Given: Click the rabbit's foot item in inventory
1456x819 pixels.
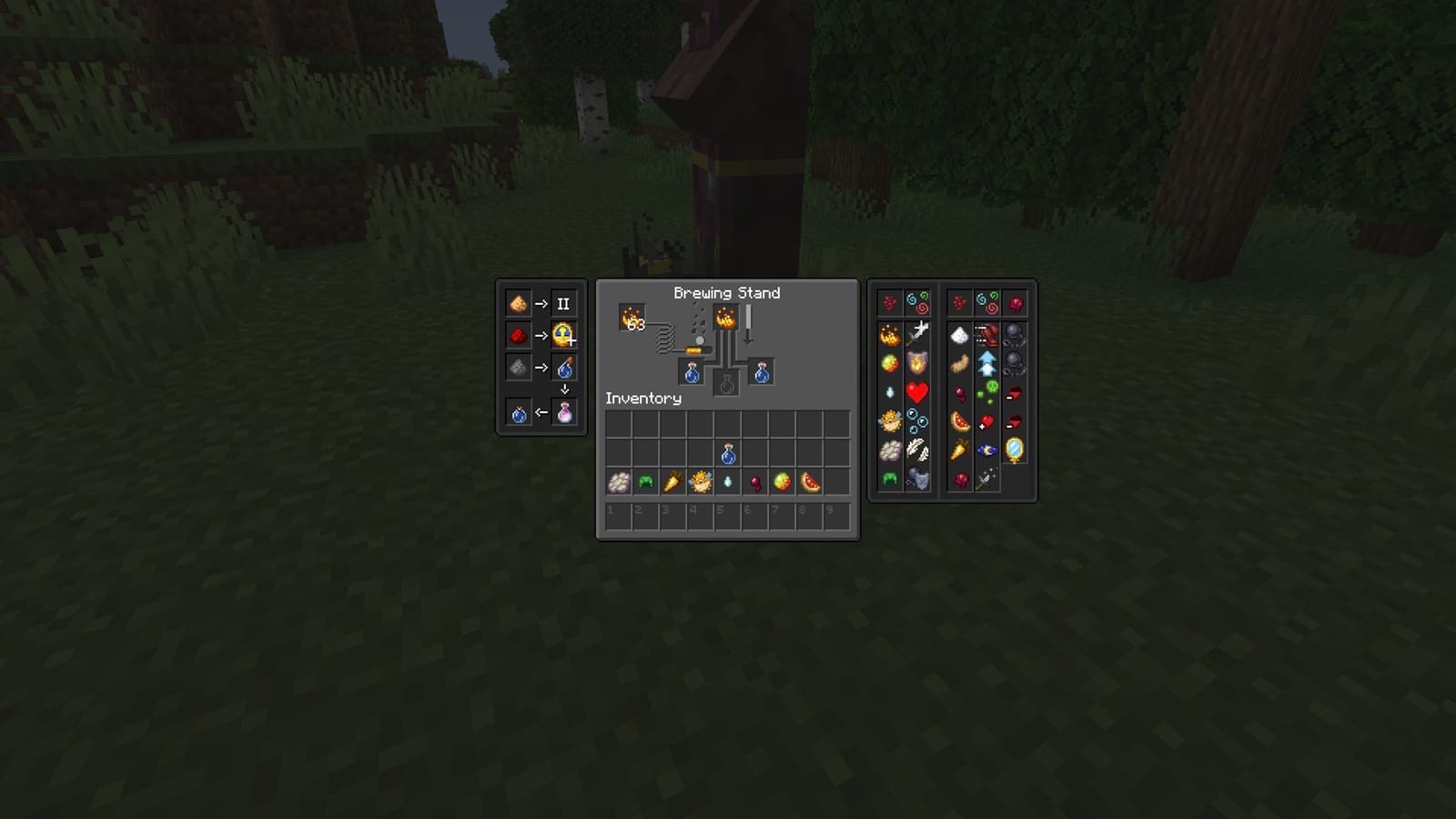Looking at the screenshot, I should click(x=754, y=480).
